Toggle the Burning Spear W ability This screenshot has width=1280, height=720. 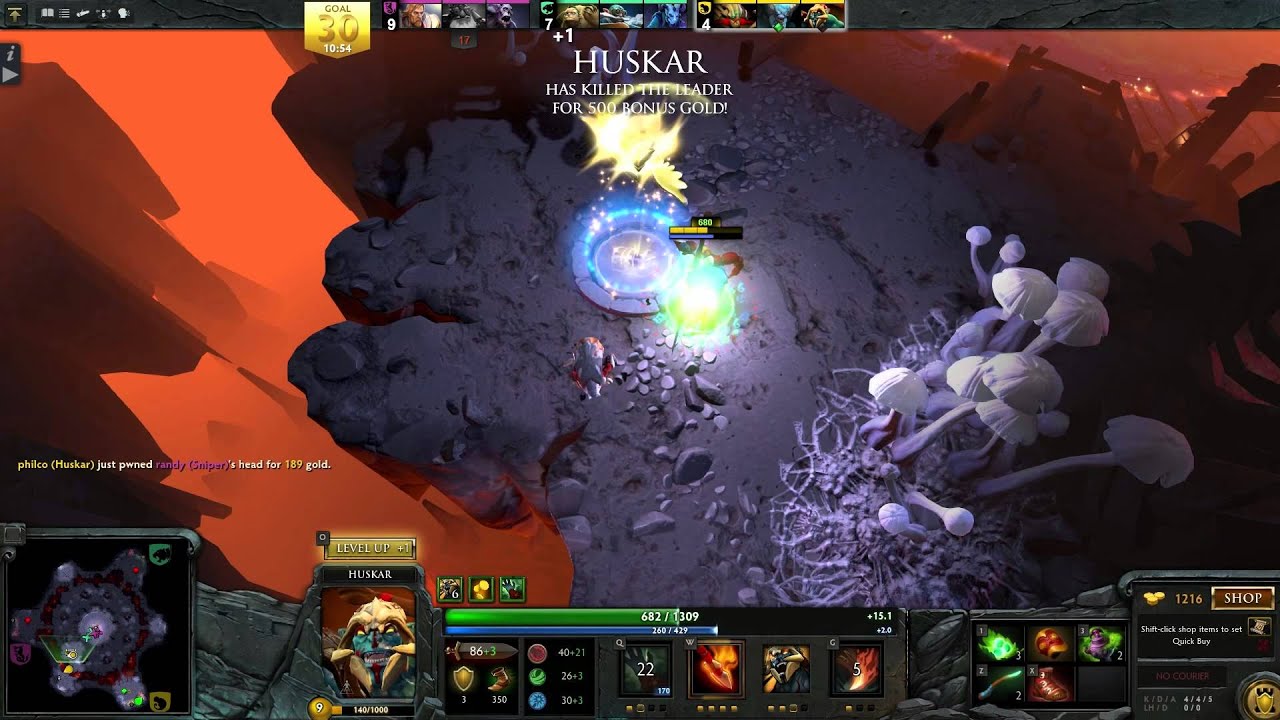715,668
